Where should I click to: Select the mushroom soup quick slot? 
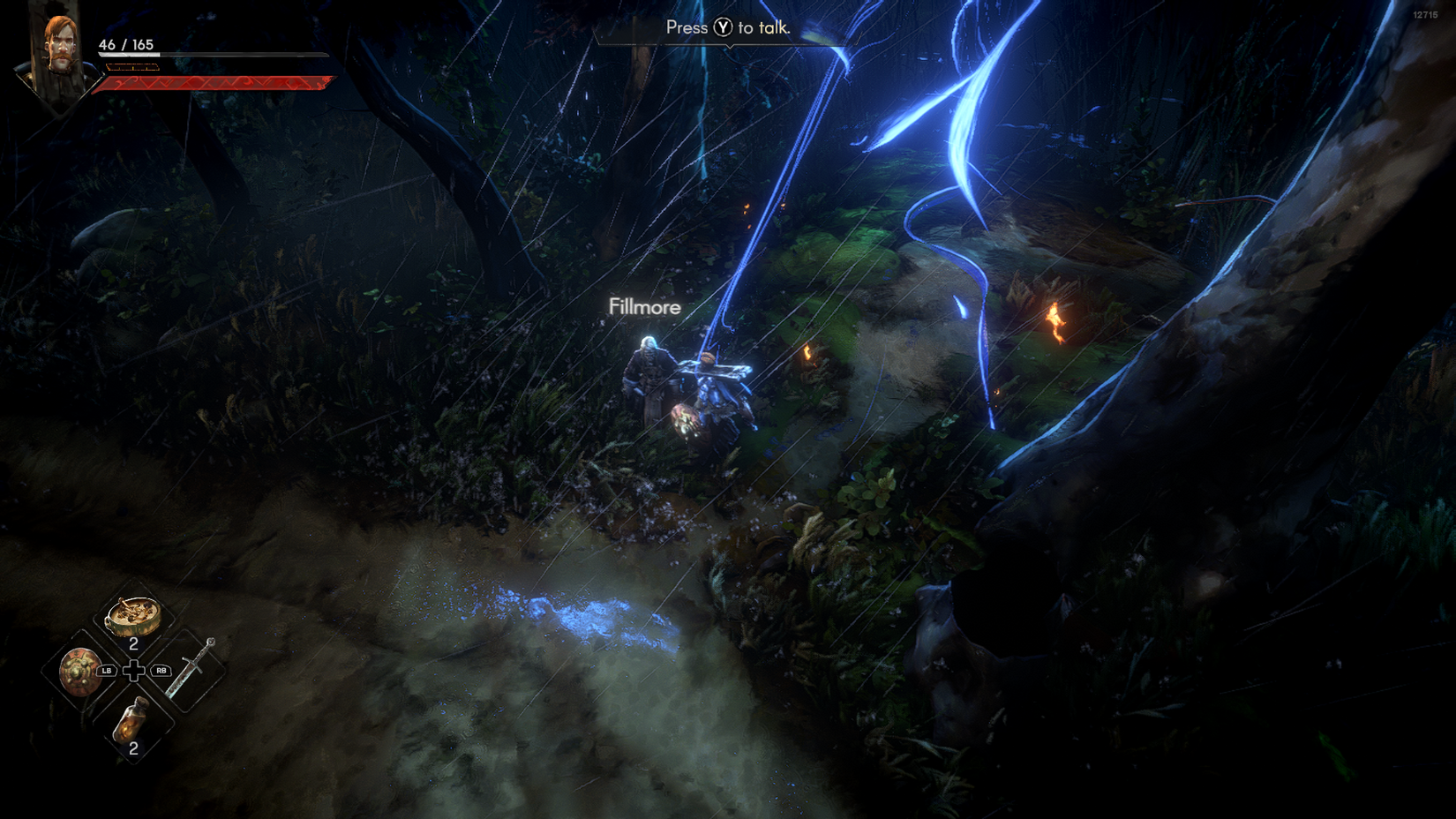[133, 616]
